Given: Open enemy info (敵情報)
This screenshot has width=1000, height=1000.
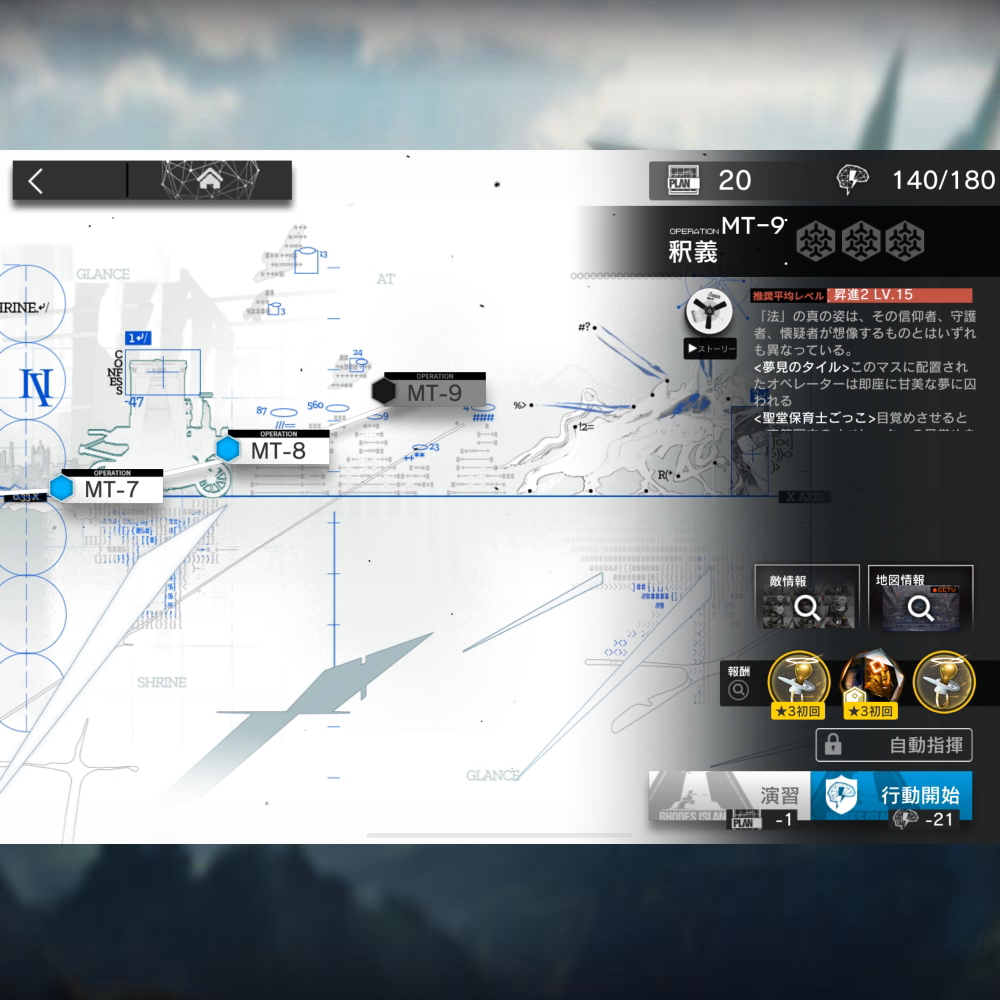Looking at the screenshot, I should pos(806,599).
